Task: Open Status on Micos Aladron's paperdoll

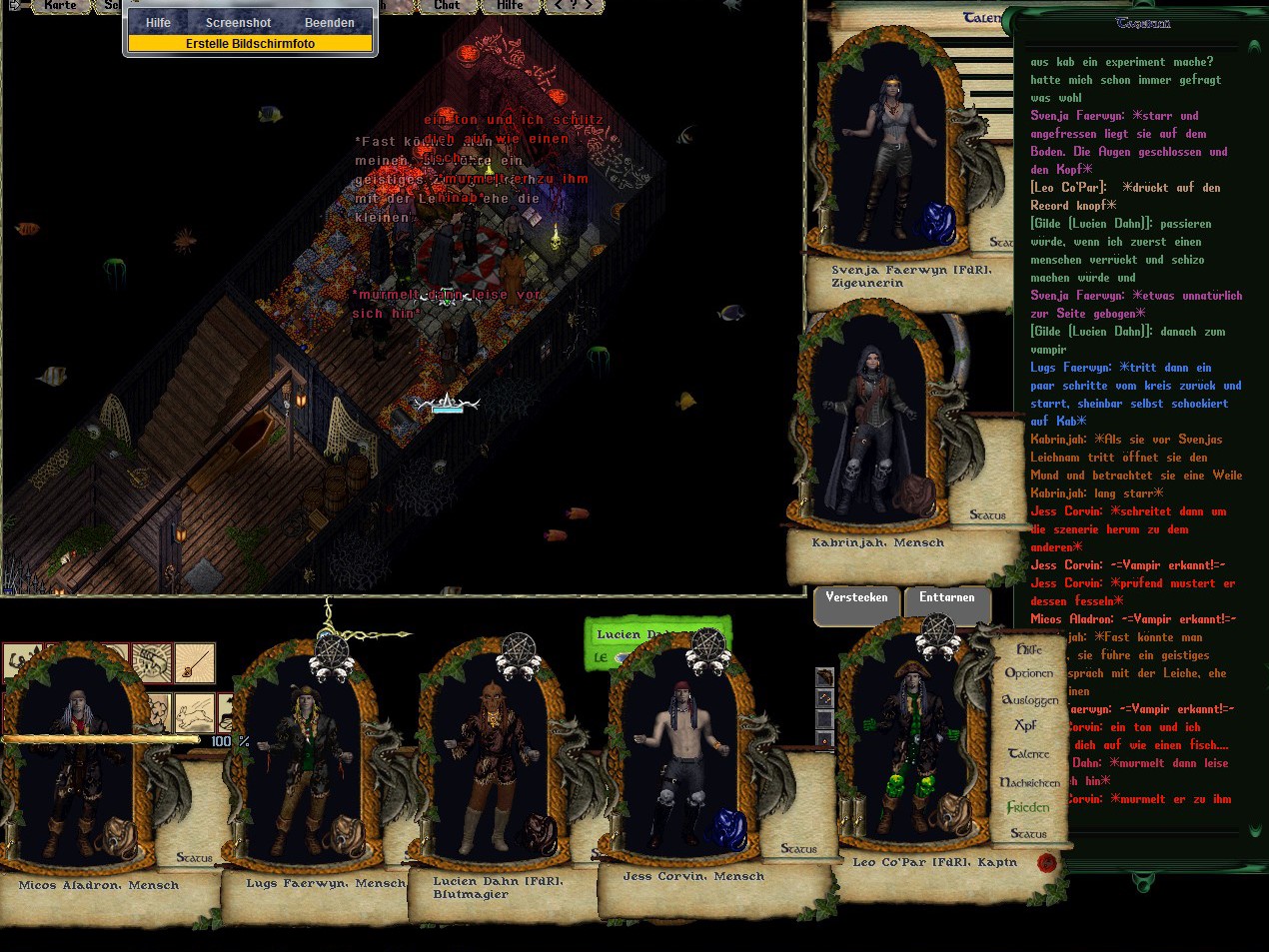Action: pyautogui.click(x=194, y=858)
